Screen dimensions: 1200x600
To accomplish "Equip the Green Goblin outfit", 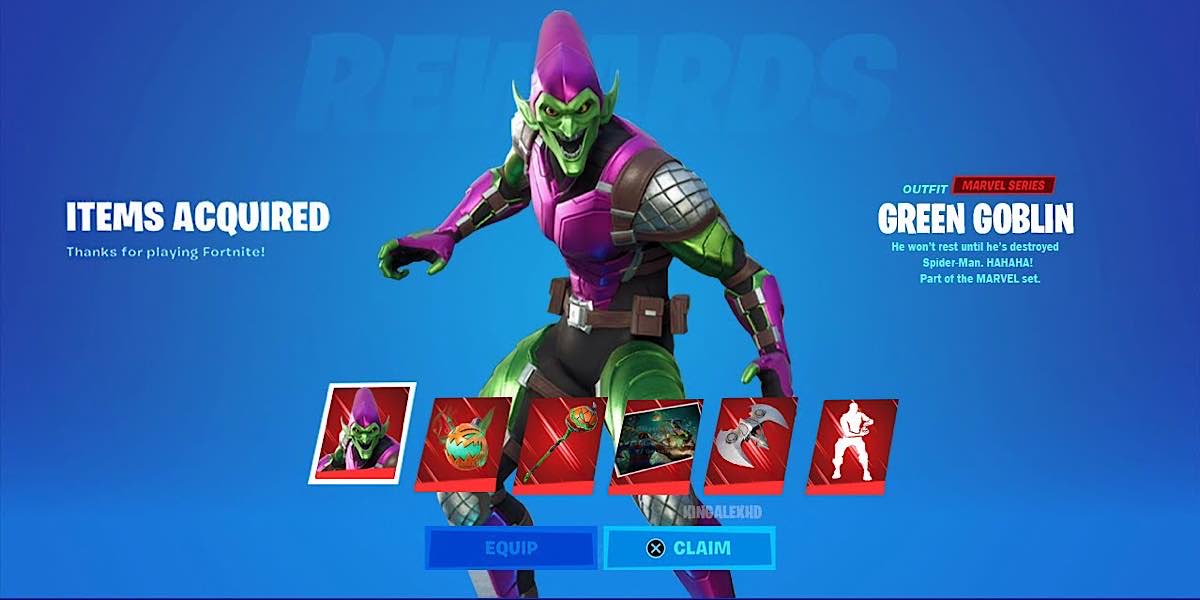I will point(511,548).
